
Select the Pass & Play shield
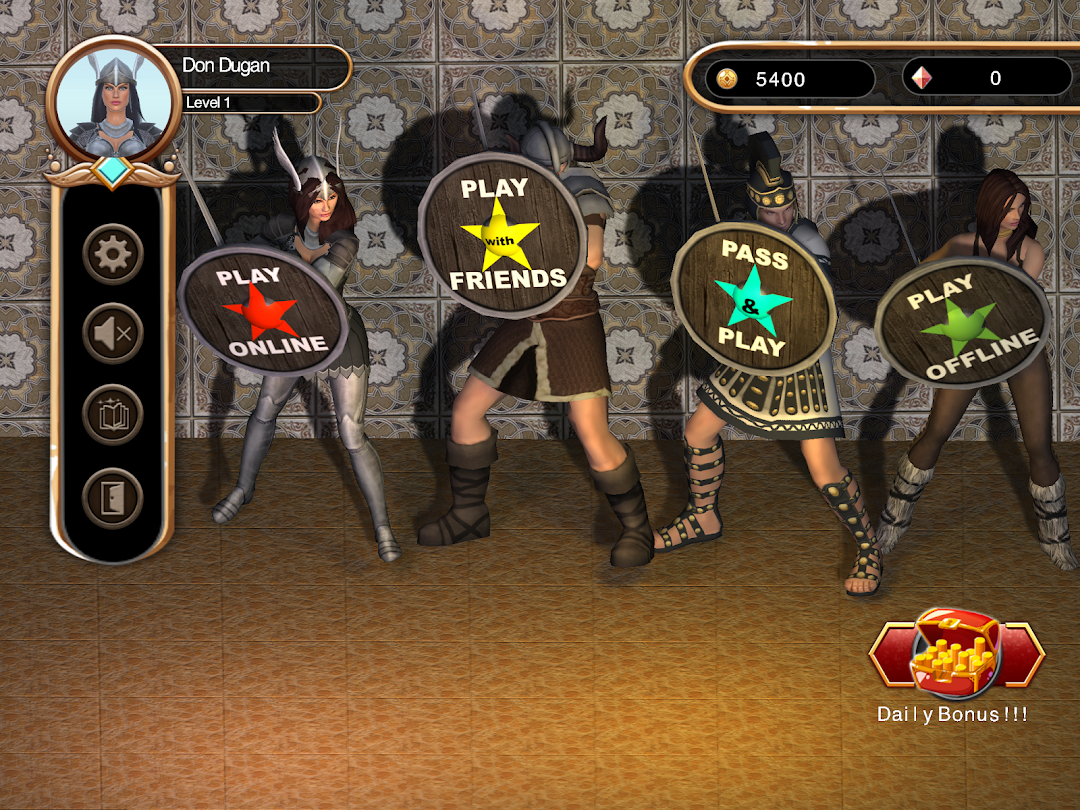(x=753, y=299)
